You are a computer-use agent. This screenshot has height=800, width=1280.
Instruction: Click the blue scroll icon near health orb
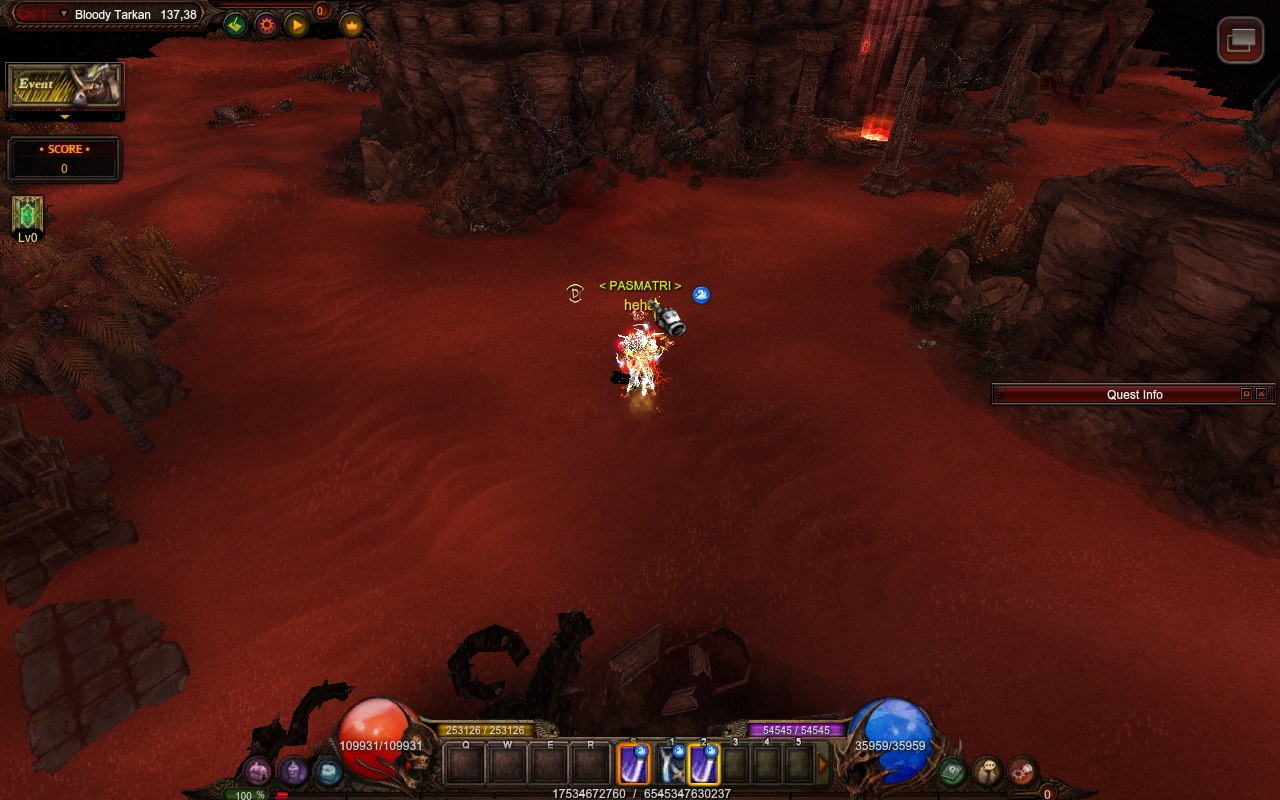328,771
